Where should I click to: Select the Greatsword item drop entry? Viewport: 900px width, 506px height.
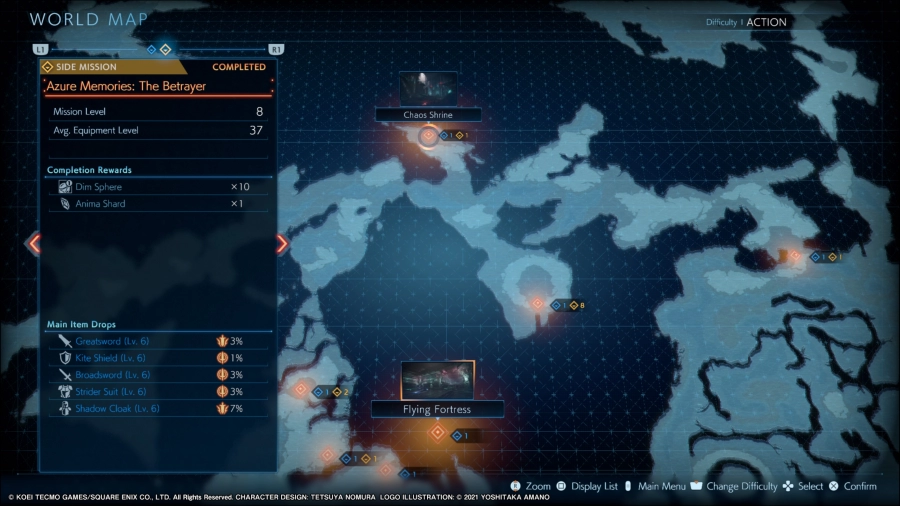tap(157, 341)
